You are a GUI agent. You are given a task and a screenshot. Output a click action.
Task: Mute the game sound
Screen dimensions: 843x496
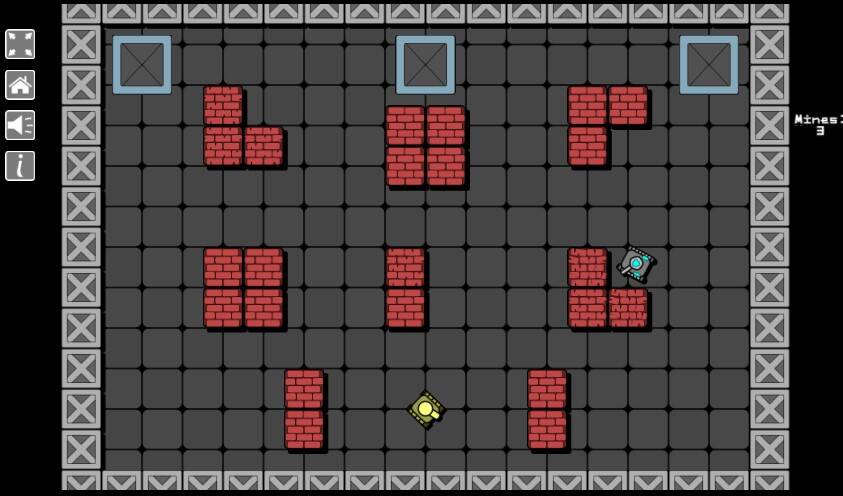tap(20, 125)
